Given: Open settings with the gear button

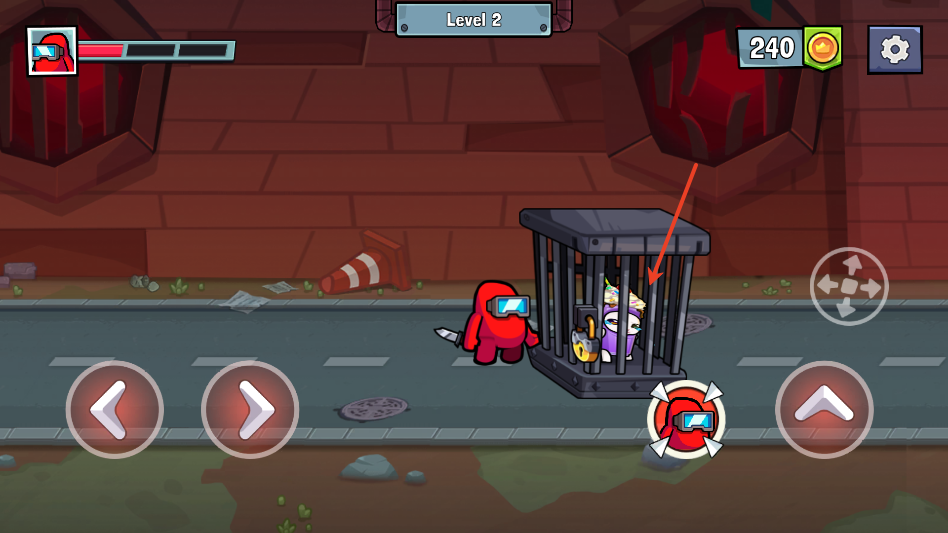Looking at the screenshot, I should 894,49.
